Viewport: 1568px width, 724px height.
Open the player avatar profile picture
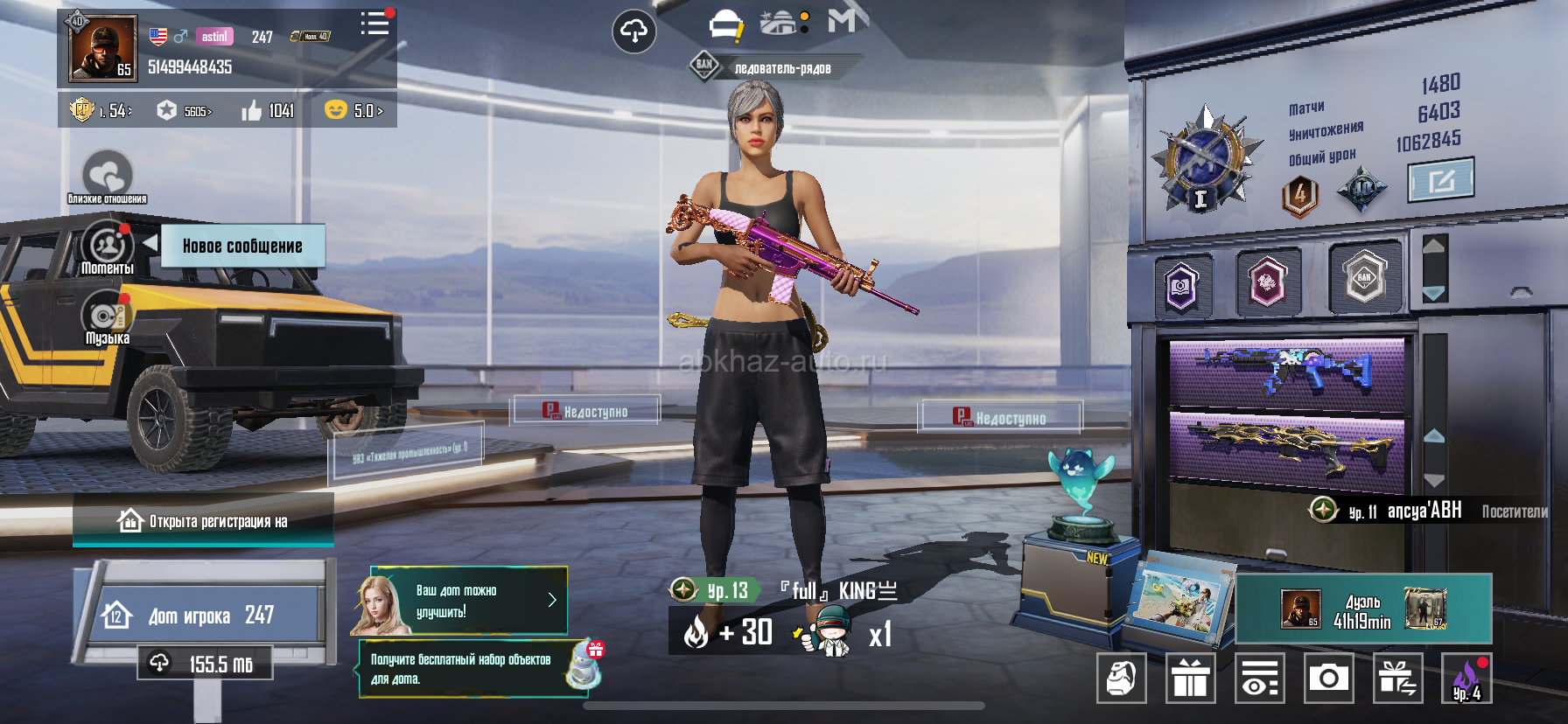(x=102, y=49)
